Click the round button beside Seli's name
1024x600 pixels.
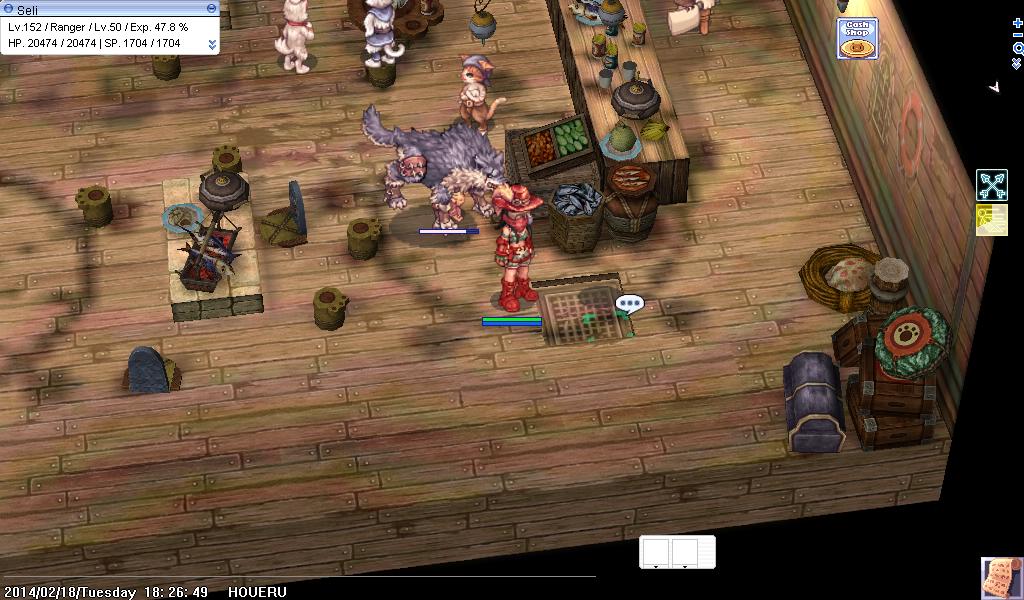pos(8,8)
